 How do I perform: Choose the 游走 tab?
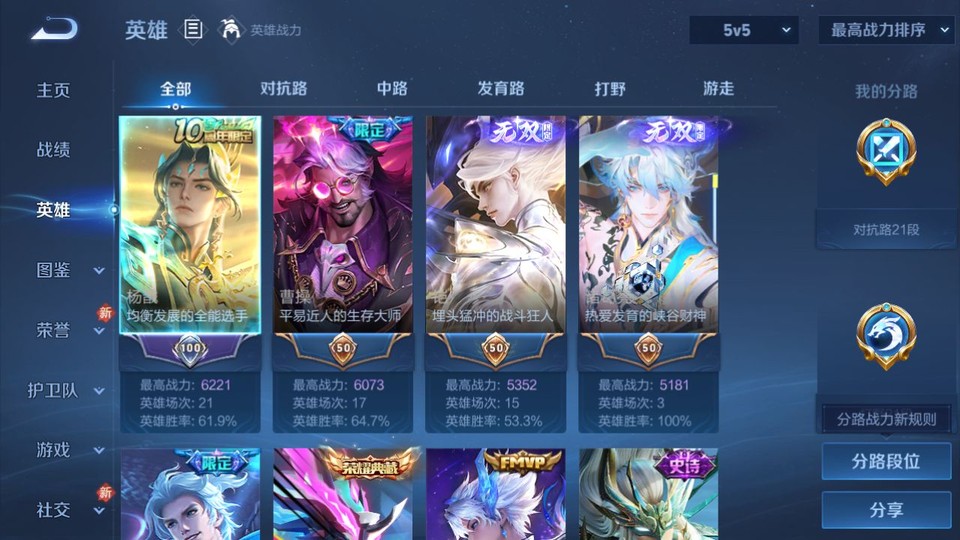tap(718, 88)
